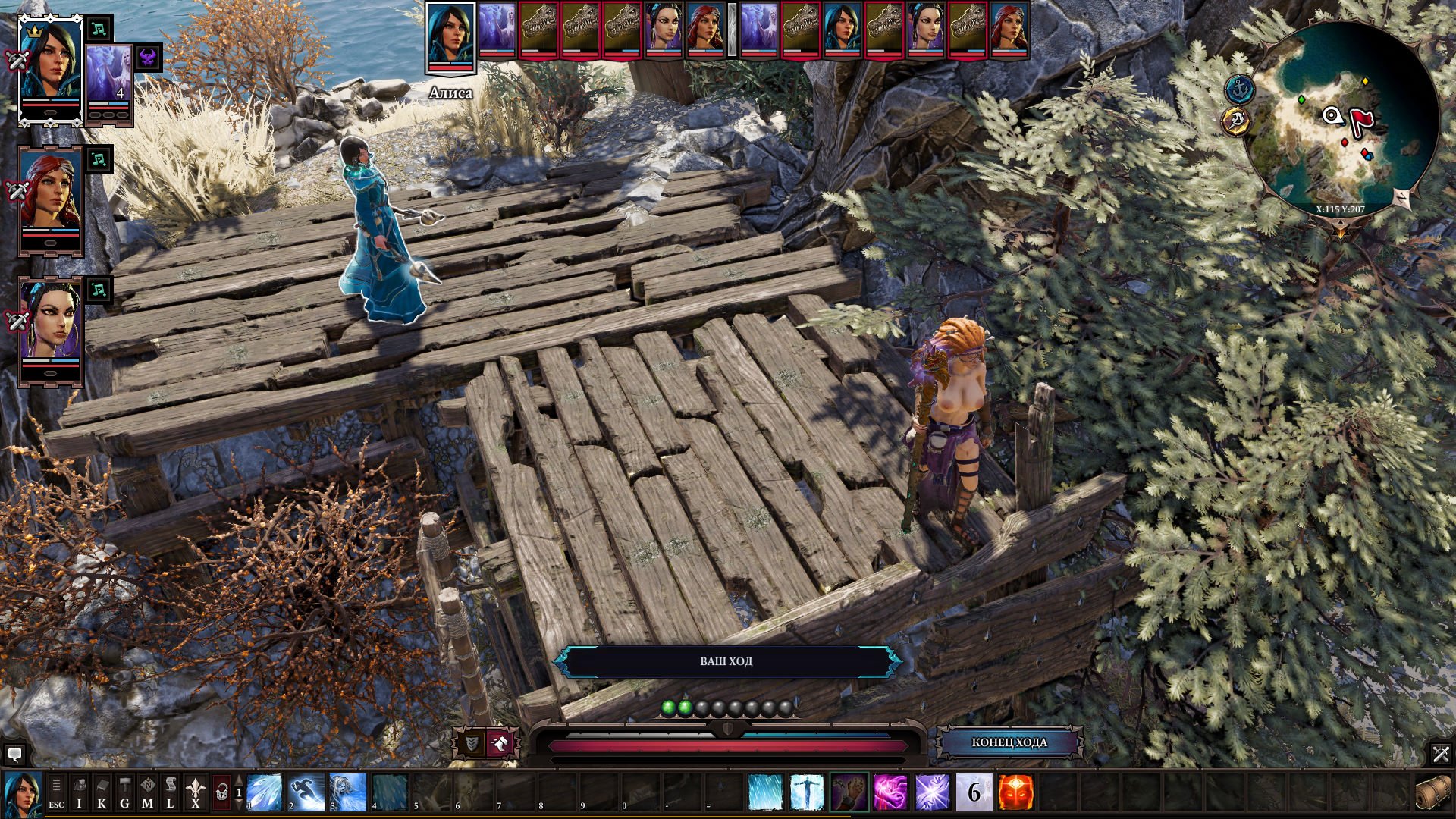Open the map compass icon
The height and width of the screenshot is (819, 1456).
tap(147, 792)
